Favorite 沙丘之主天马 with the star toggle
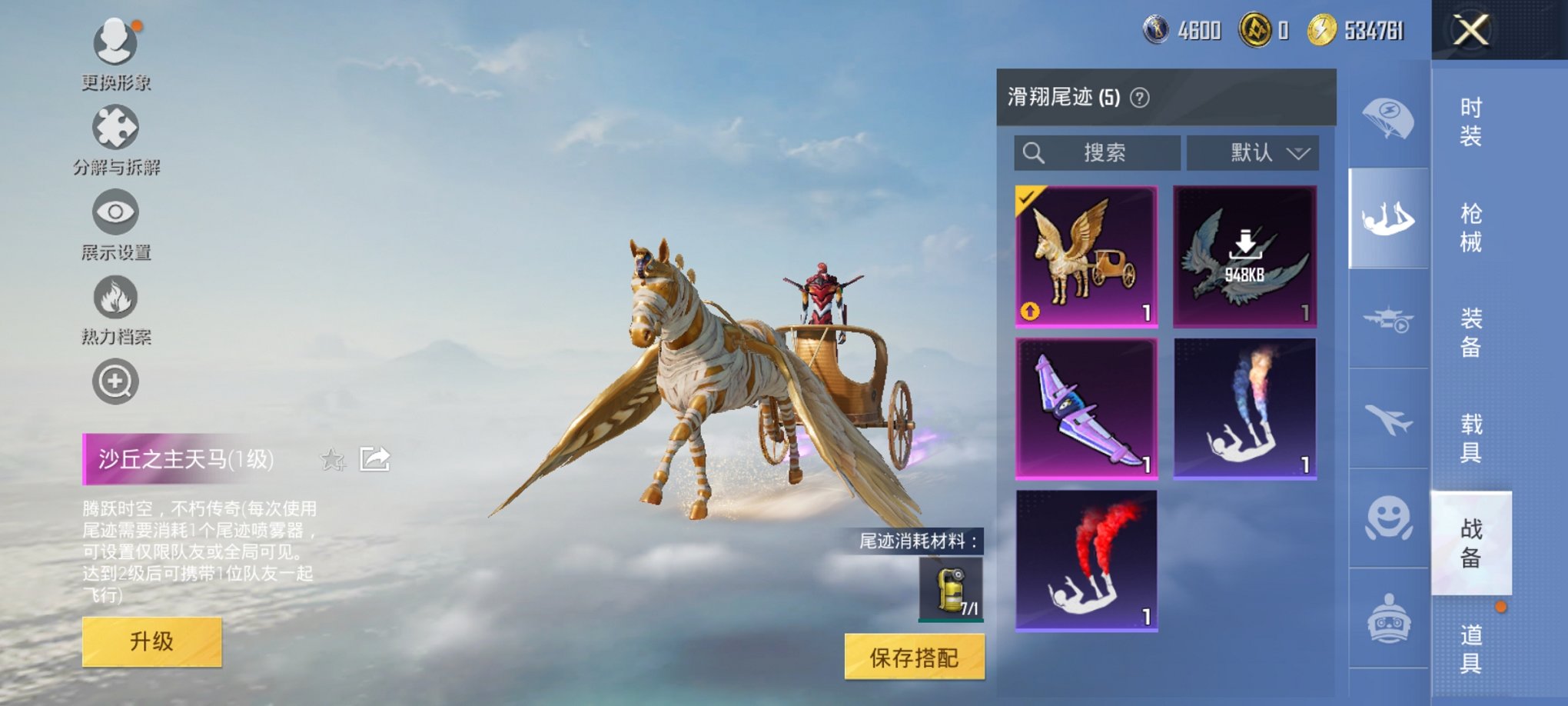The width and height of the screenshot is (1568, 706). pos(334,460)
